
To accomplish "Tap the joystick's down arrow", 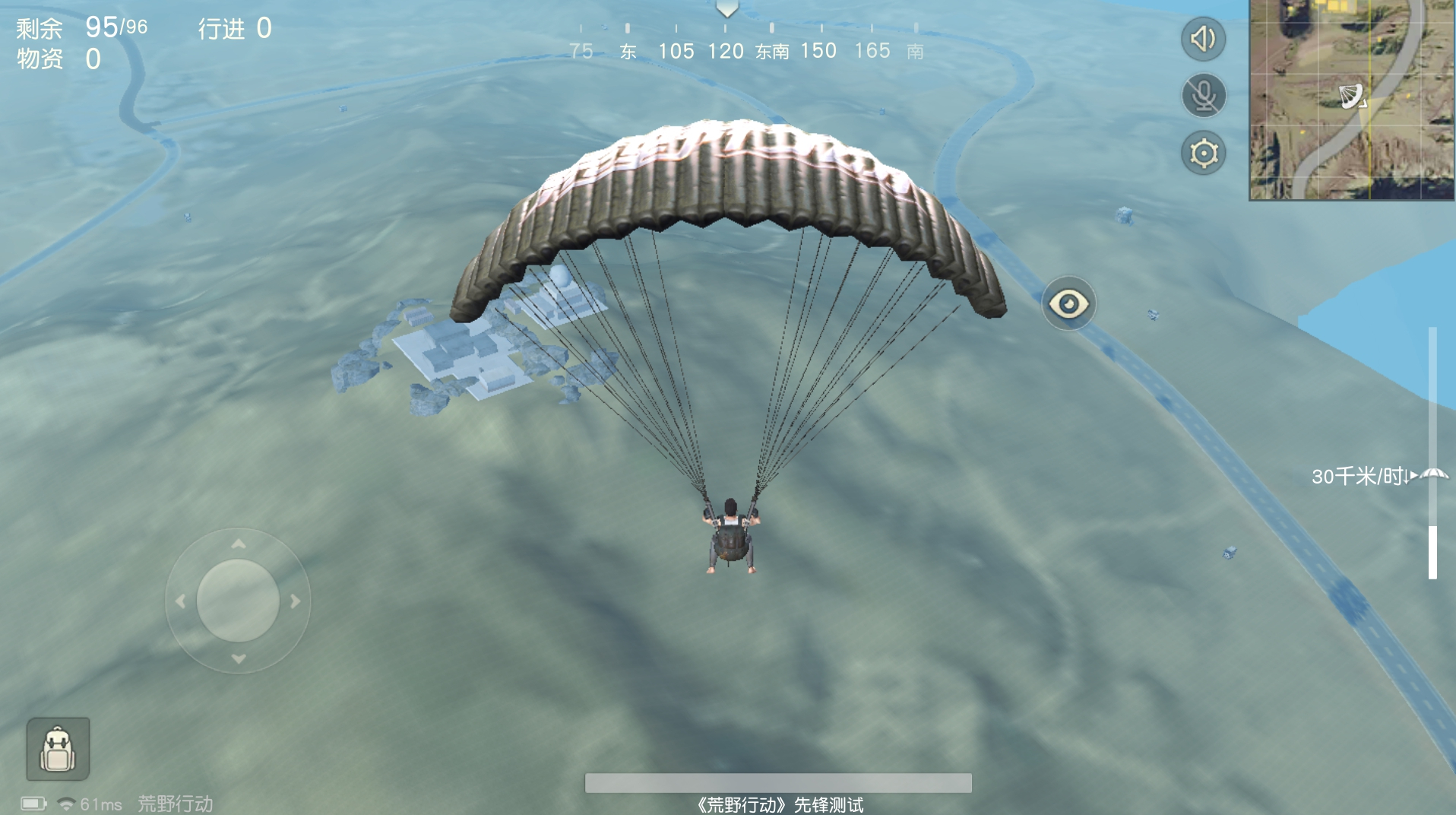I will tap(239, 658).
